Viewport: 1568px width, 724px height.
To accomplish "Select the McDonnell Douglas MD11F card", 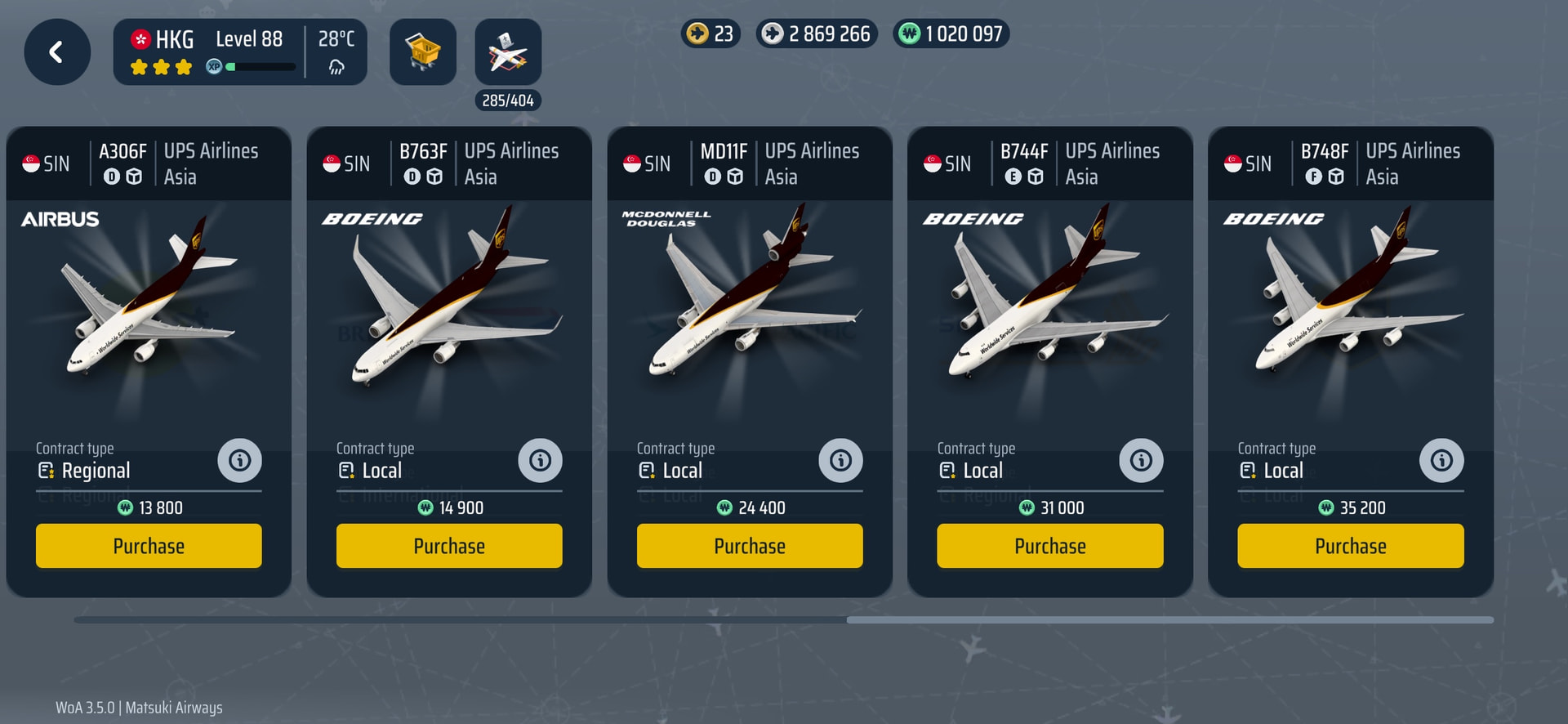I will [x=749, y=311].
